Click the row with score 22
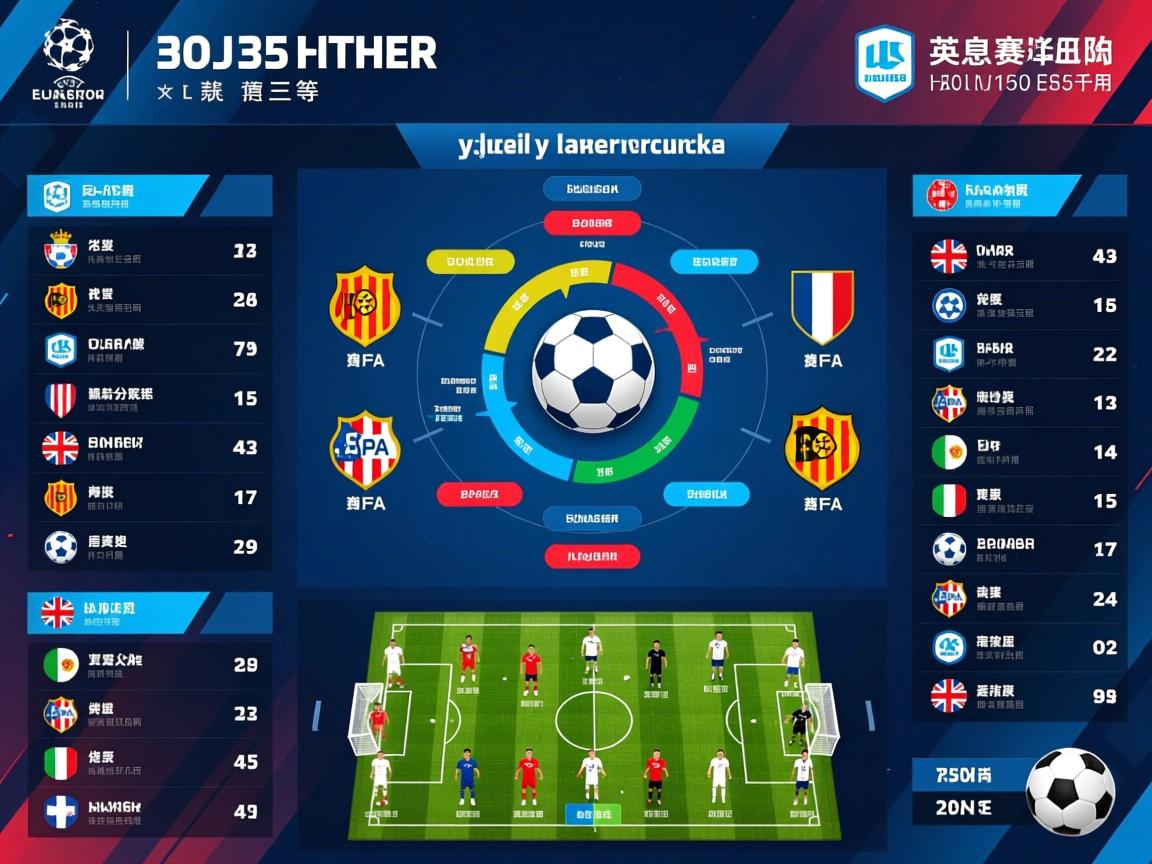The height and width of the screenshot is (864, 1152). tap(1020, 354)
